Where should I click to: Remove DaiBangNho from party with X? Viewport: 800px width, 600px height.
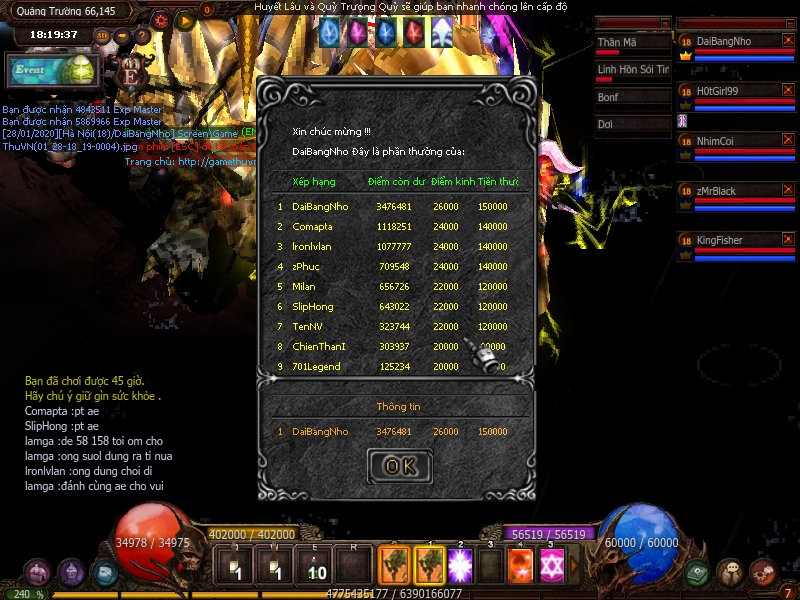pyautogui.click(x=788, y=41)
